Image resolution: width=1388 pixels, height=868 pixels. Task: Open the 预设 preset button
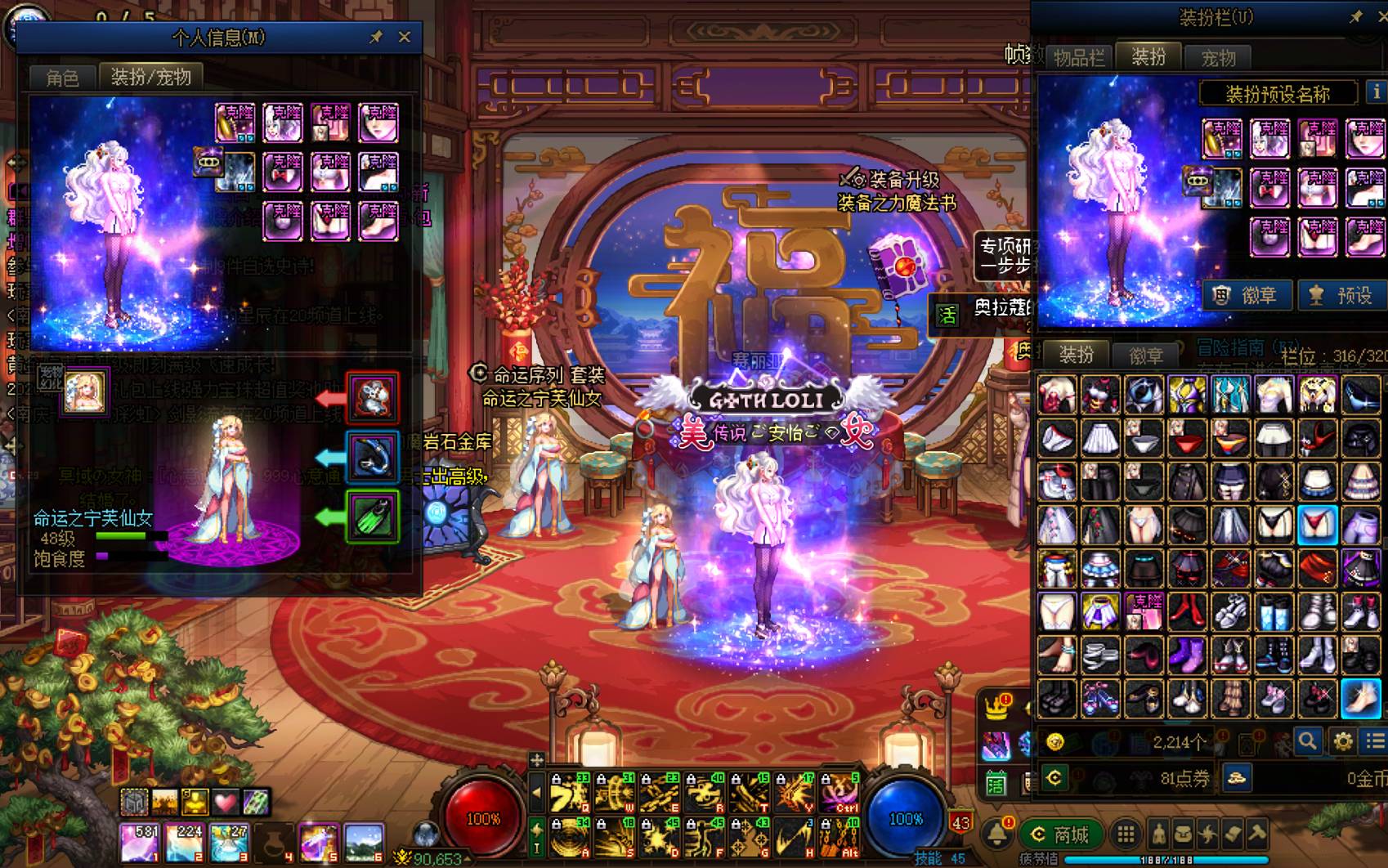tap(1341, 295)
